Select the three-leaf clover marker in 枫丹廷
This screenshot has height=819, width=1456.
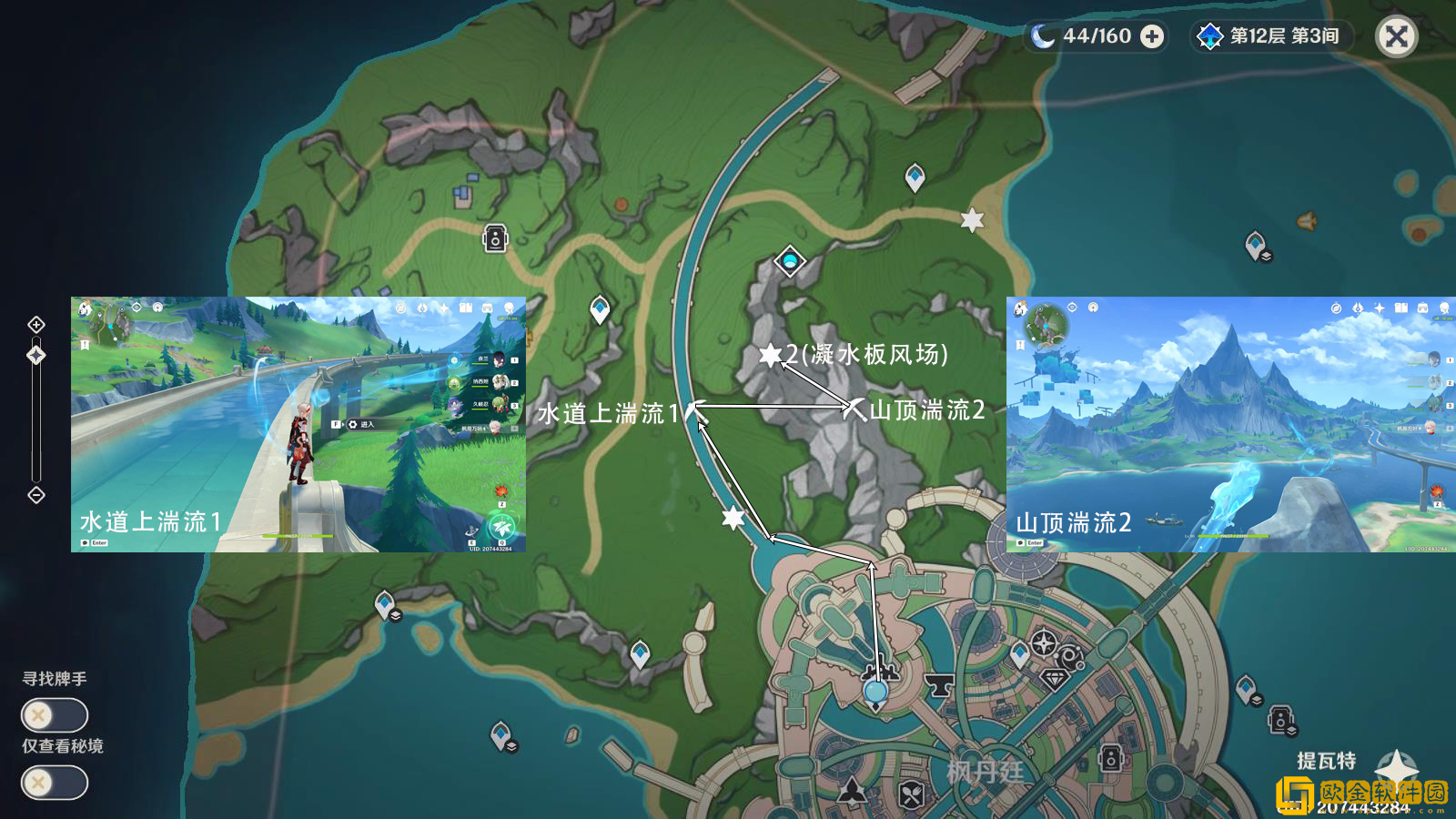coord(852,790)
